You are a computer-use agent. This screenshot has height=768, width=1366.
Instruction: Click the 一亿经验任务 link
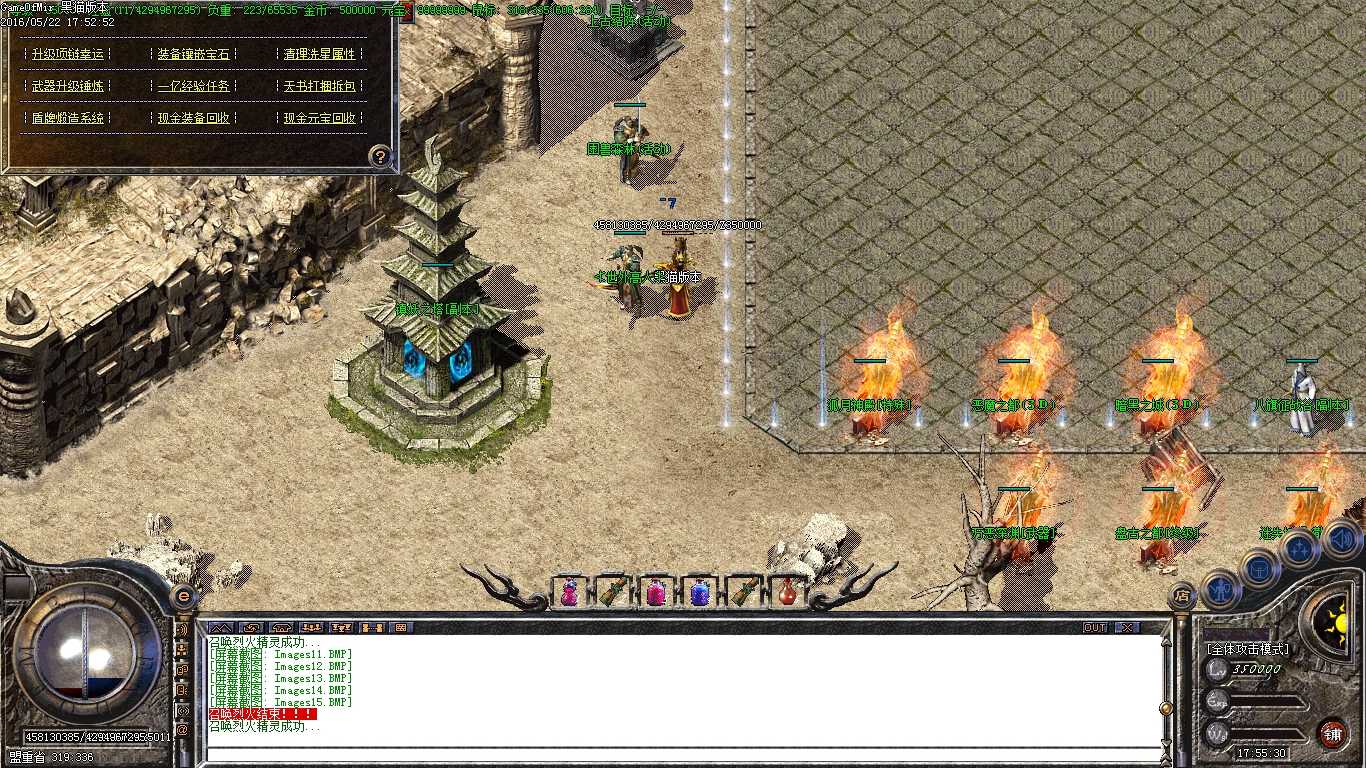pyautogui.click(x=194, y=86)
